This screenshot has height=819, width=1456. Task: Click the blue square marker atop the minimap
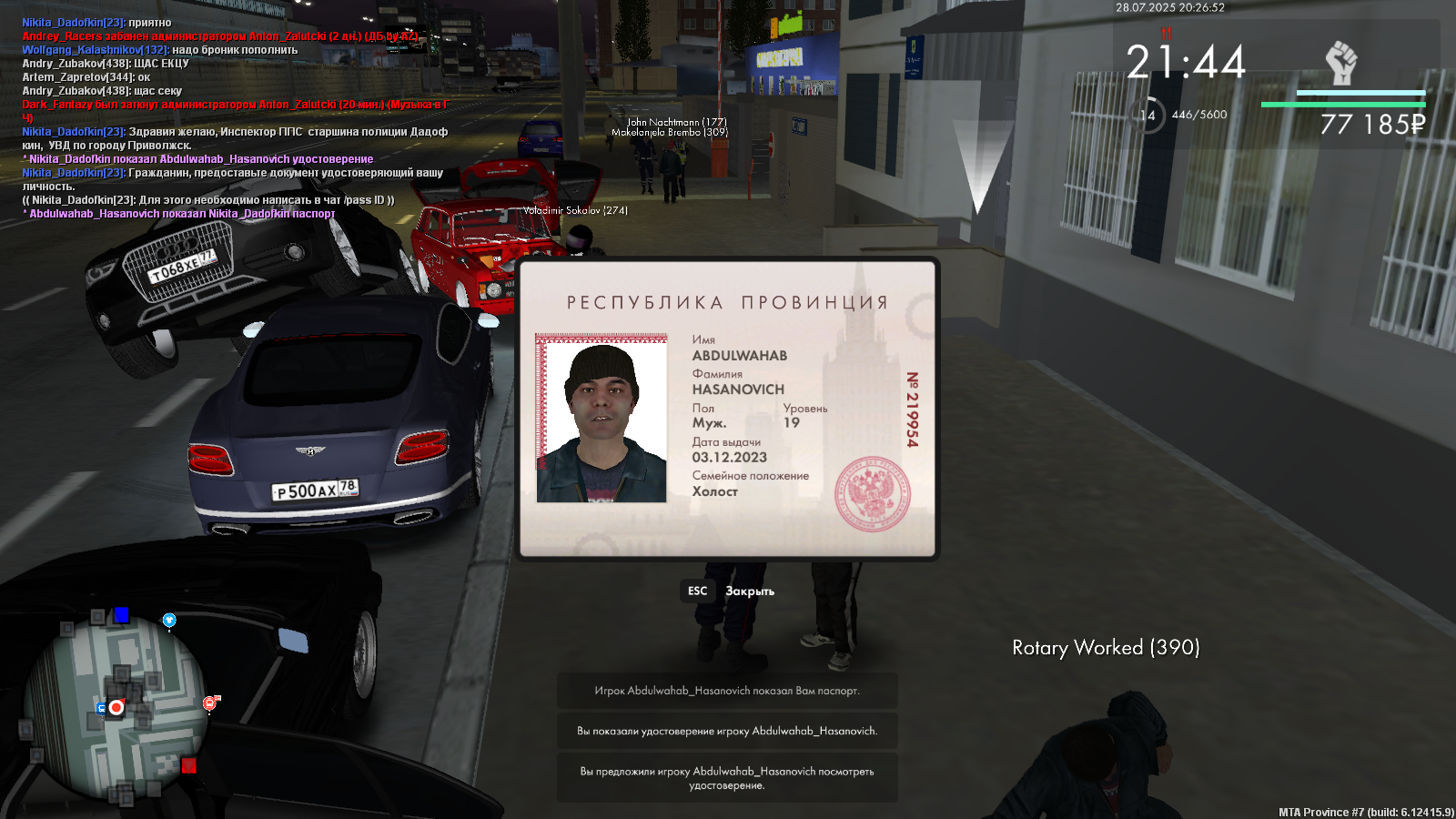pyautogui.click(x=121, y=615)
